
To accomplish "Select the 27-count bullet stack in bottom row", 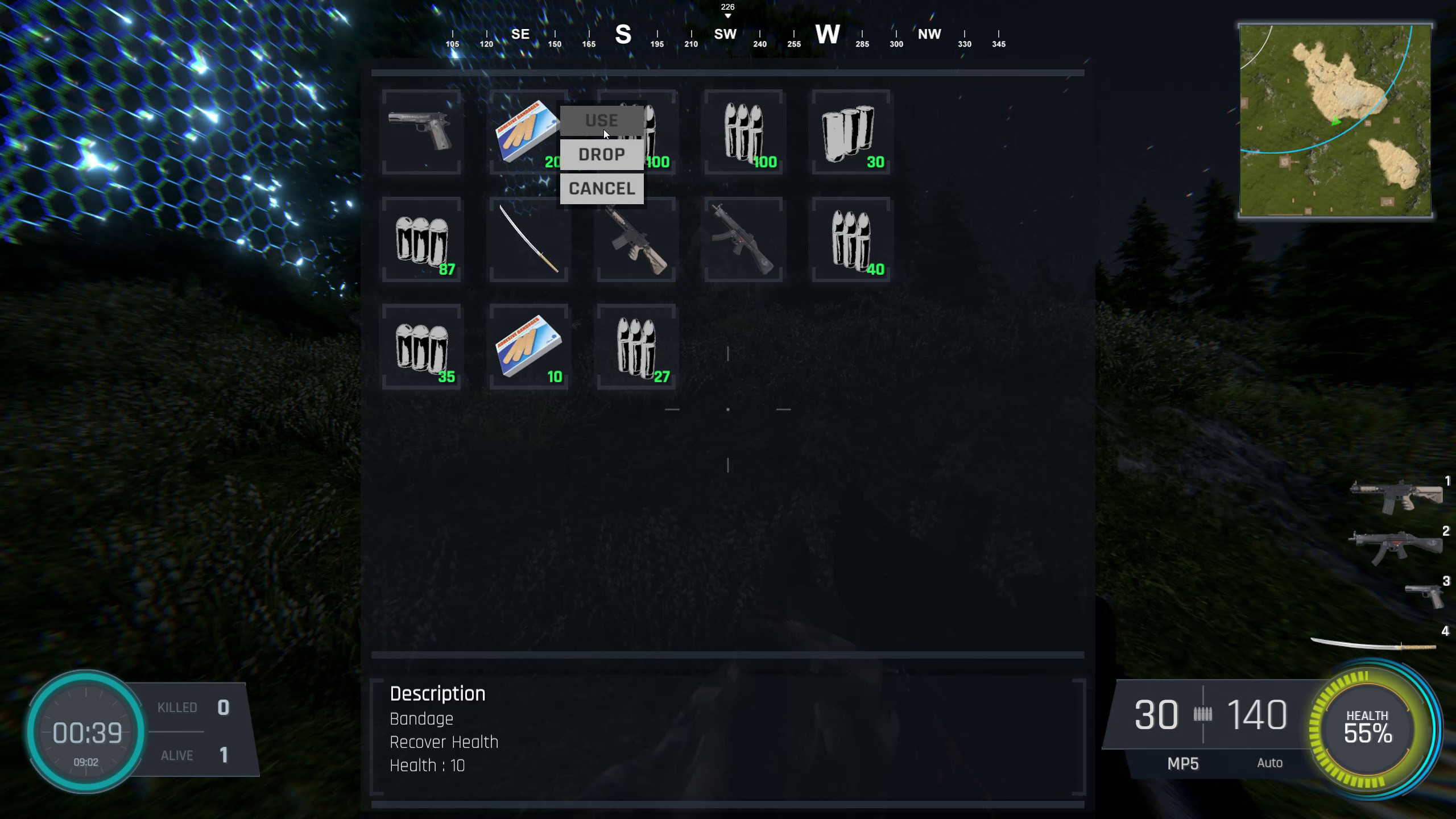I will point(635,346).
